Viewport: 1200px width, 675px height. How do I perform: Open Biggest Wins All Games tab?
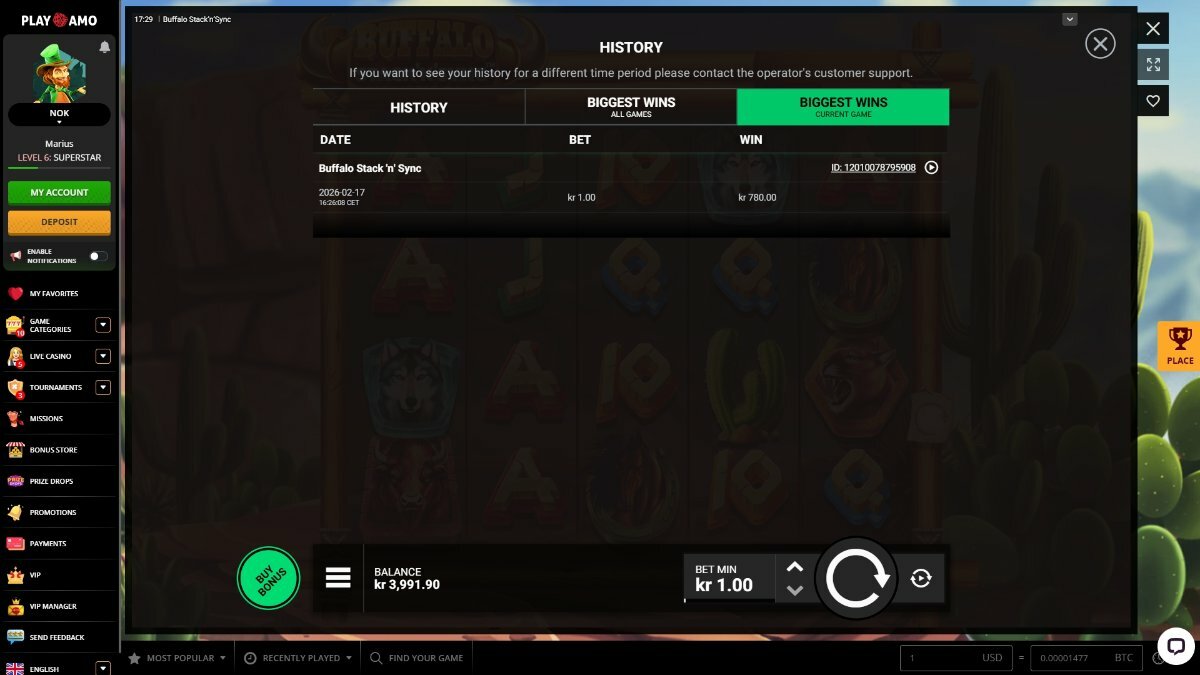tap(631, 107)
